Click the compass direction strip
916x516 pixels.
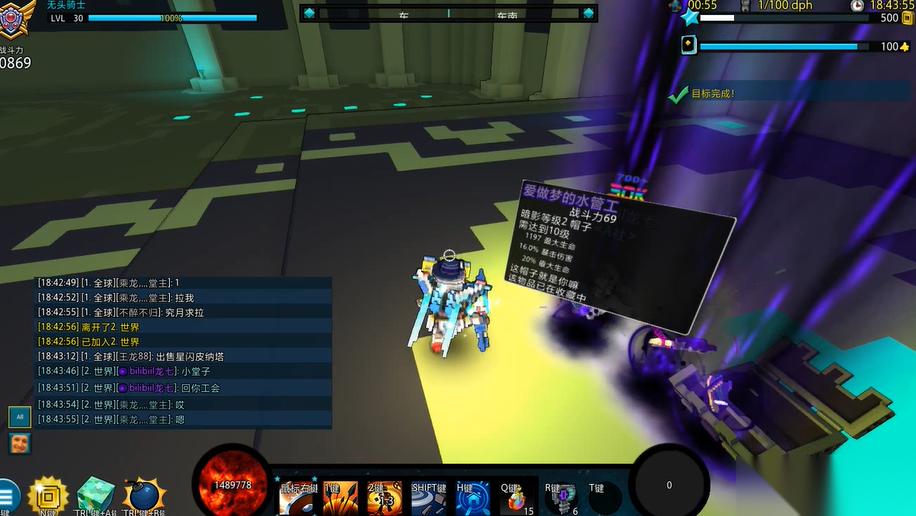449,13
